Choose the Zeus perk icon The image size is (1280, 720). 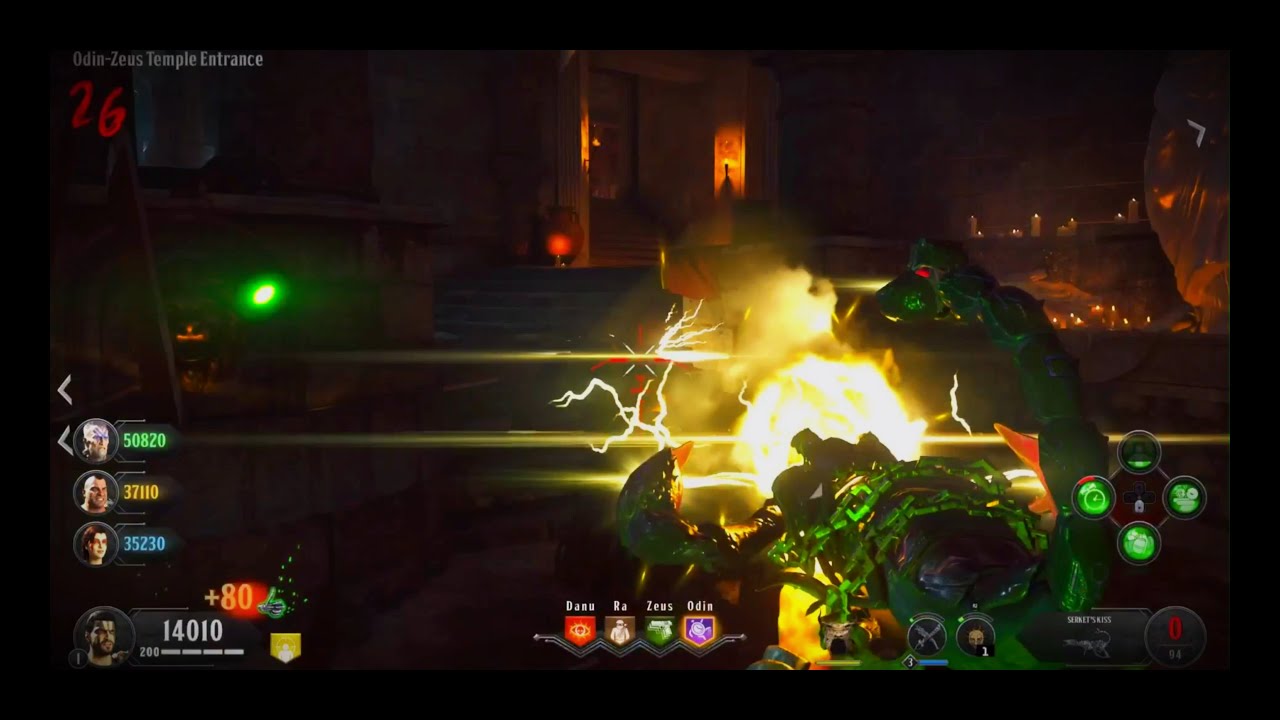(x=659, y=630)
